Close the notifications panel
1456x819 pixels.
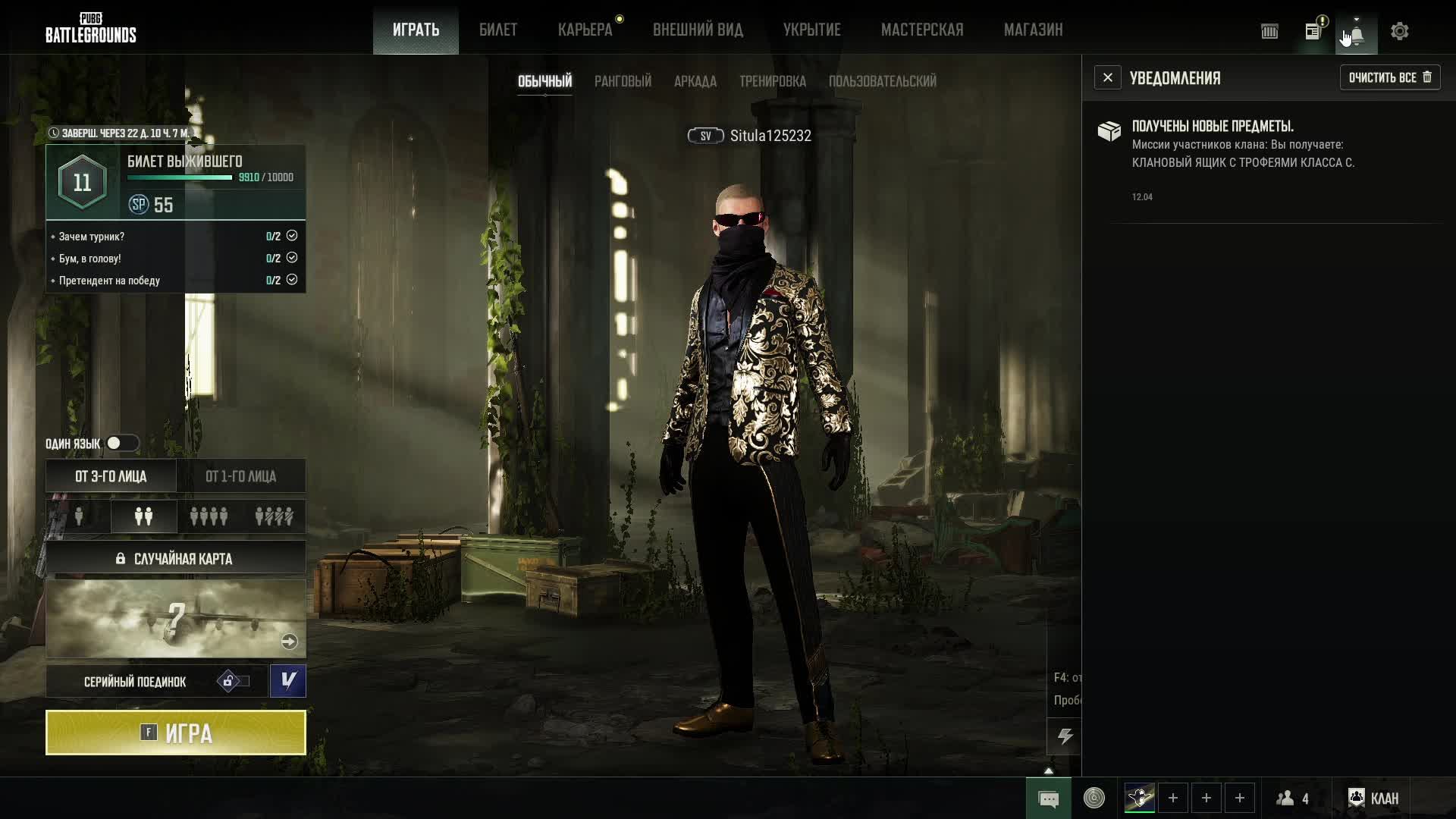pyautogui.click(x=1107, y=77)
